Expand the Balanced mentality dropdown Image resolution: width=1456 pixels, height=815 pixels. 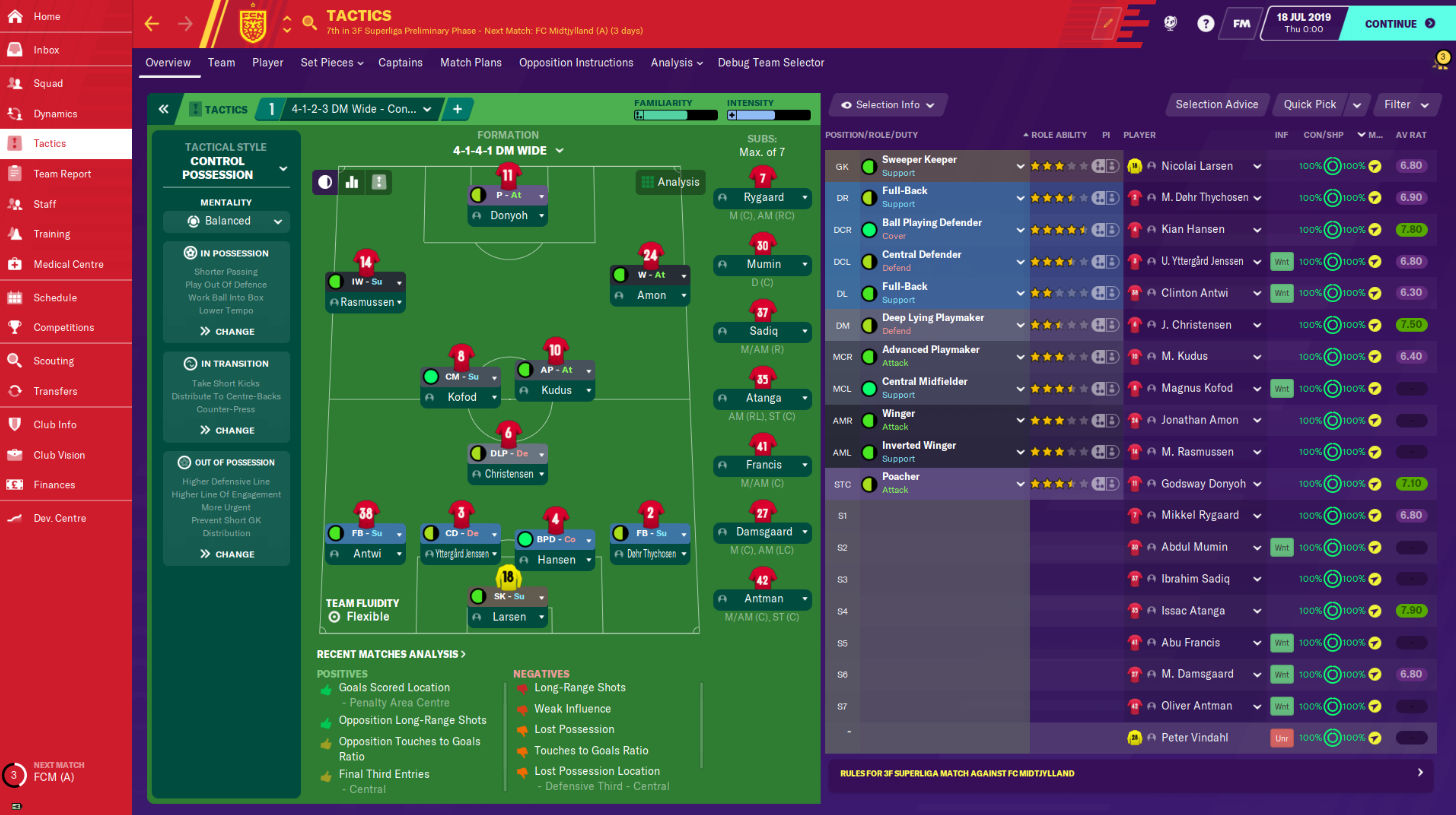[225, 221]
